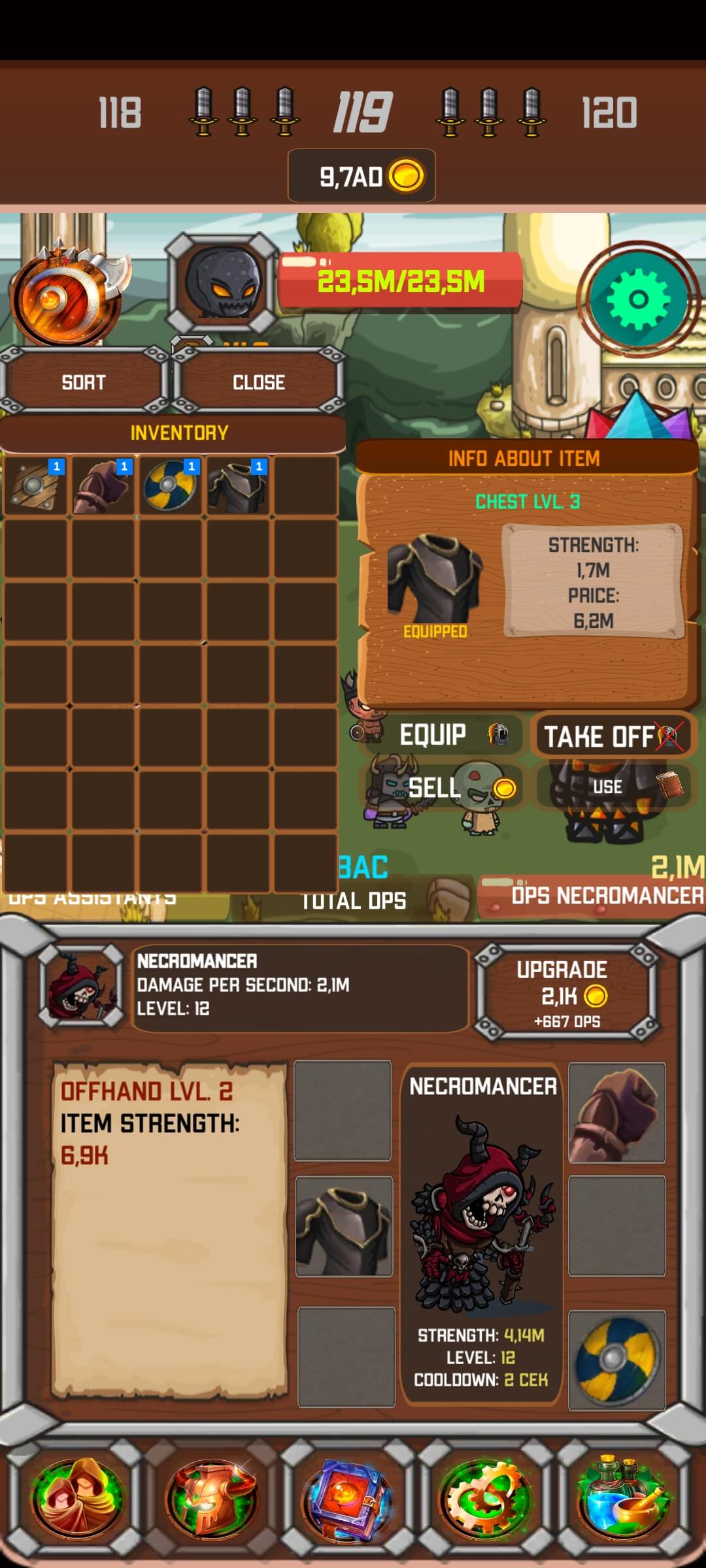Select the brown glove item in inventory

pyautogui.click(x=103, y=486)
